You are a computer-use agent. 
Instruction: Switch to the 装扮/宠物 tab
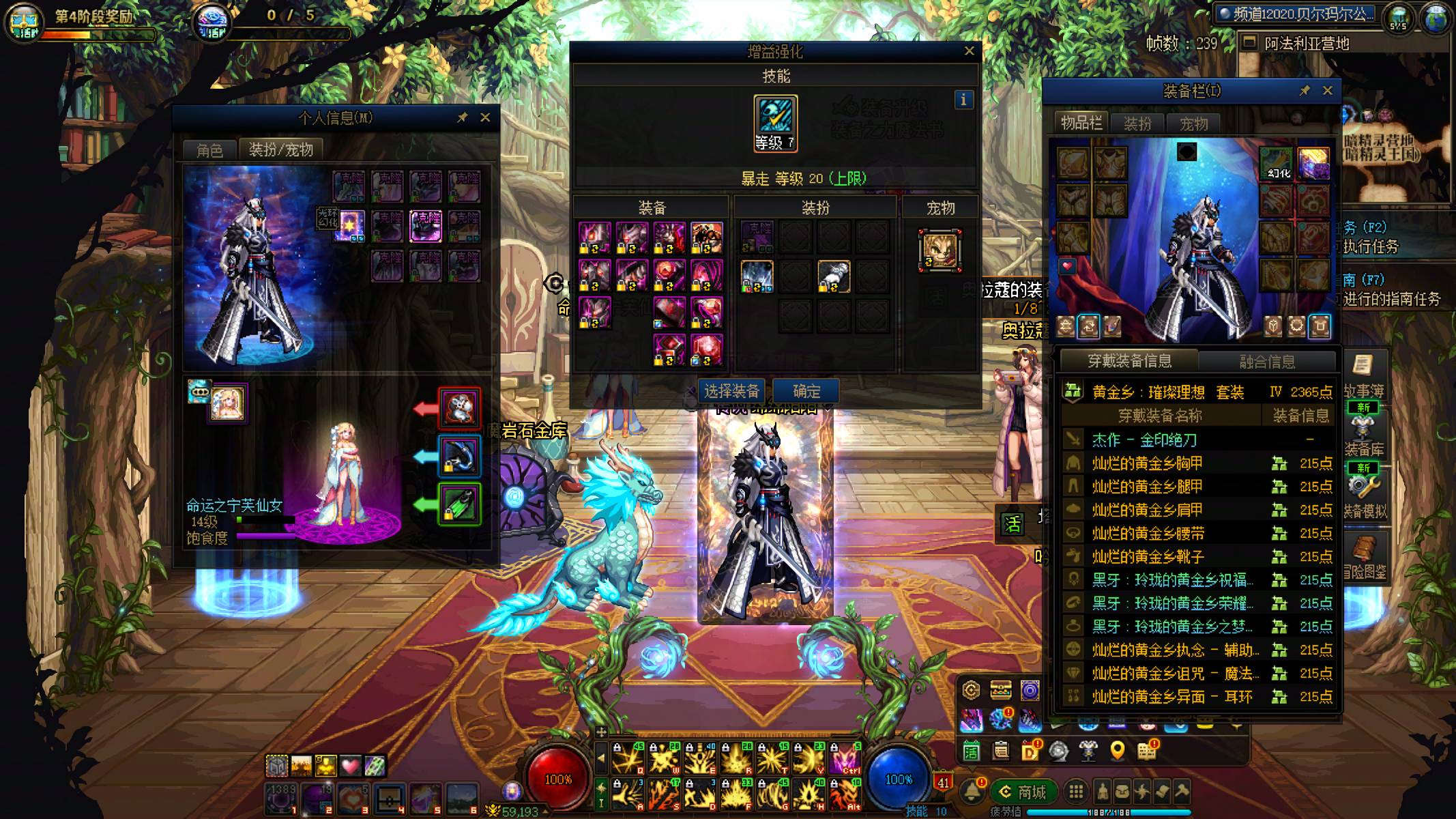click(280, 149)
